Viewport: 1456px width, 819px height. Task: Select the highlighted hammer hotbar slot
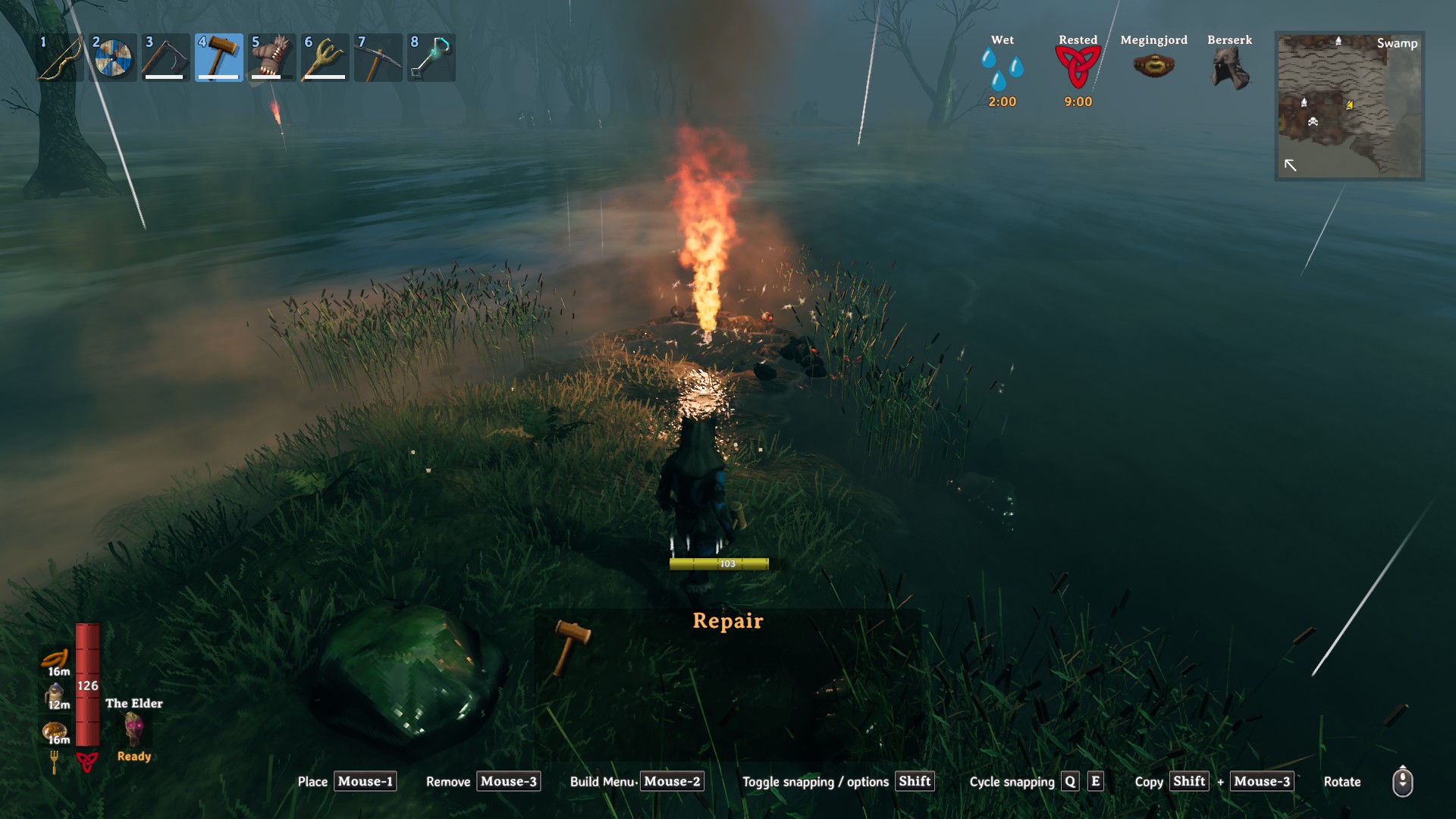pyautogui.click(x=219, y=58)
